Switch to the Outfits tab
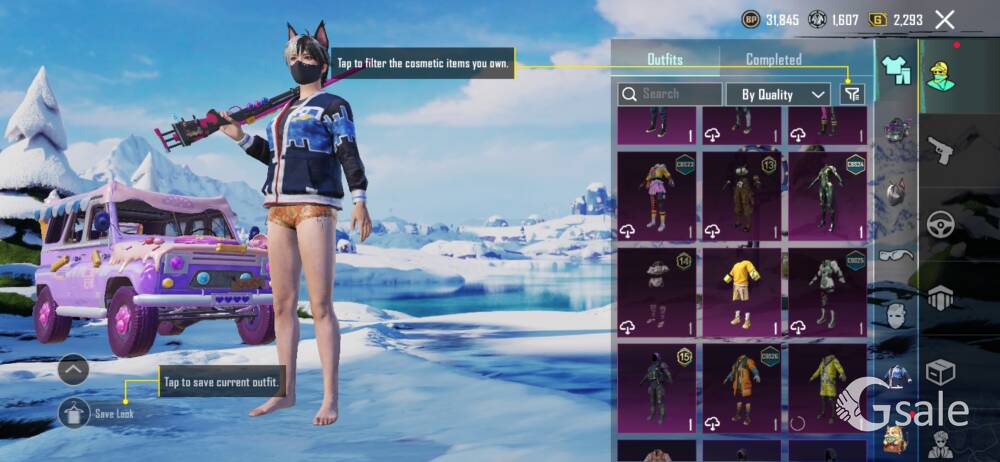Screen dimensions: 1000x462 tap(665, 60)
